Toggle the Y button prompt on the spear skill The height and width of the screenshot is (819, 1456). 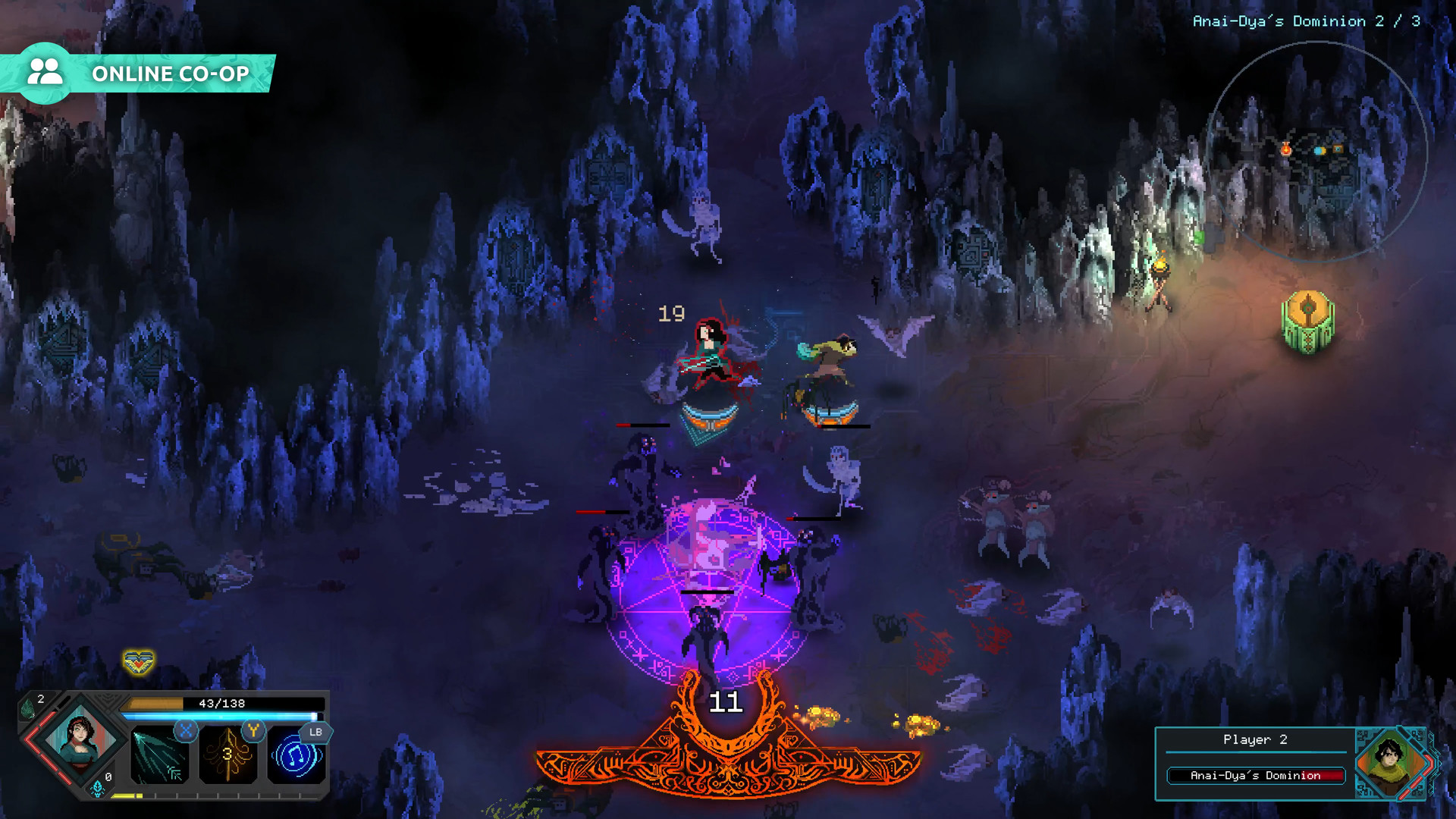(253, 731)
